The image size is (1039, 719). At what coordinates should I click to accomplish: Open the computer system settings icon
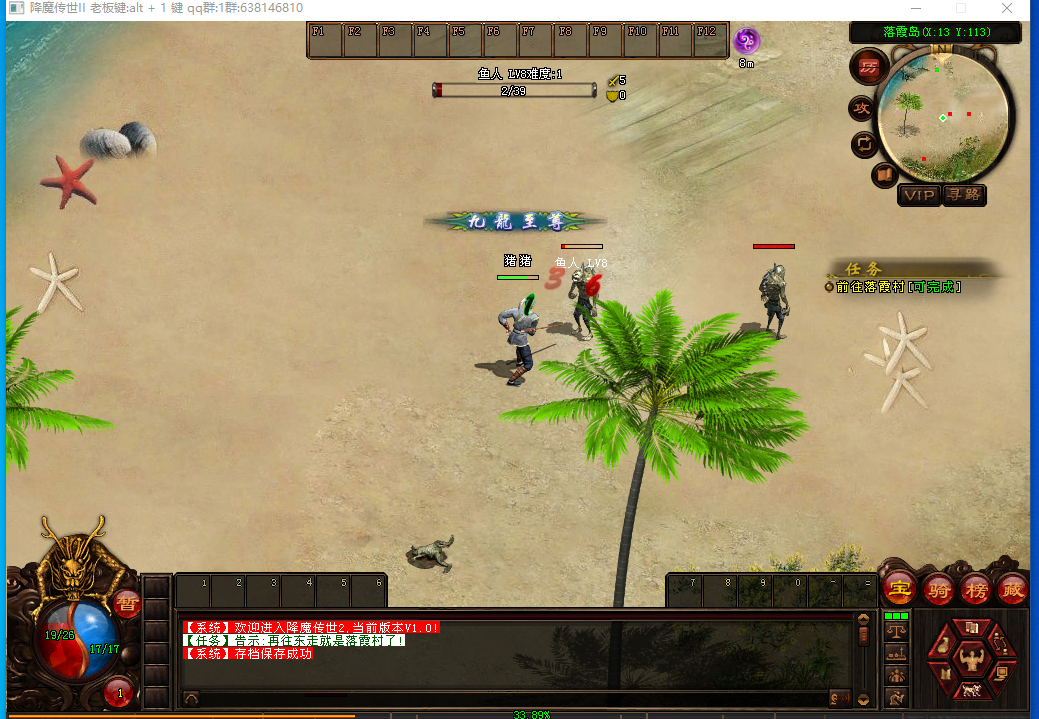pyautogui.click(x=1001, y=673)
